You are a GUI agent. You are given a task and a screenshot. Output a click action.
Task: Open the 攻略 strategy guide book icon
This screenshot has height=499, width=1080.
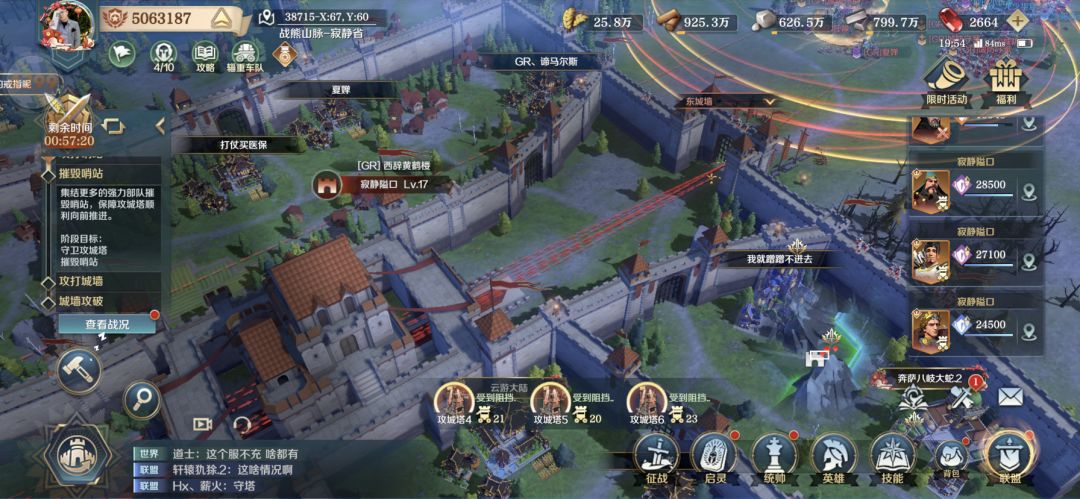(x=205, y=53)
